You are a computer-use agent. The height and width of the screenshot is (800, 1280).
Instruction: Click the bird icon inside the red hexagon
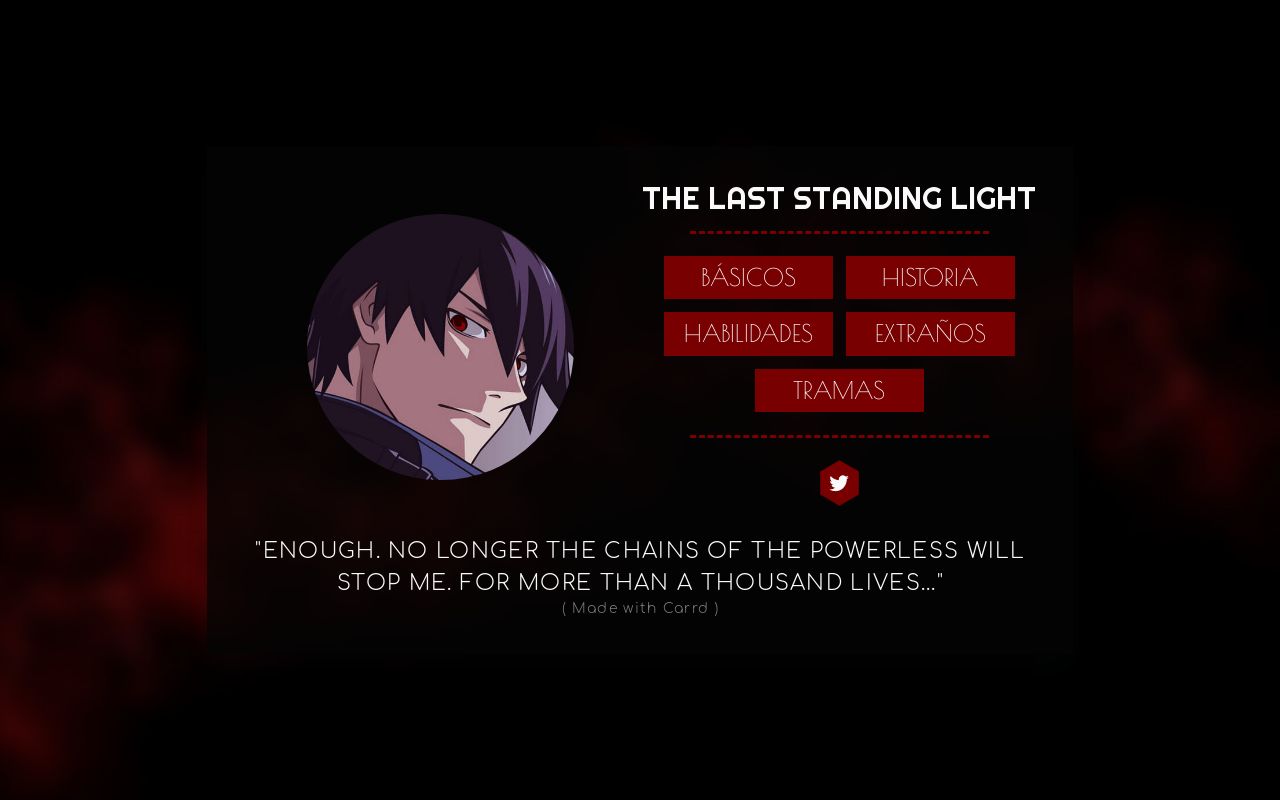click(840, 483)
